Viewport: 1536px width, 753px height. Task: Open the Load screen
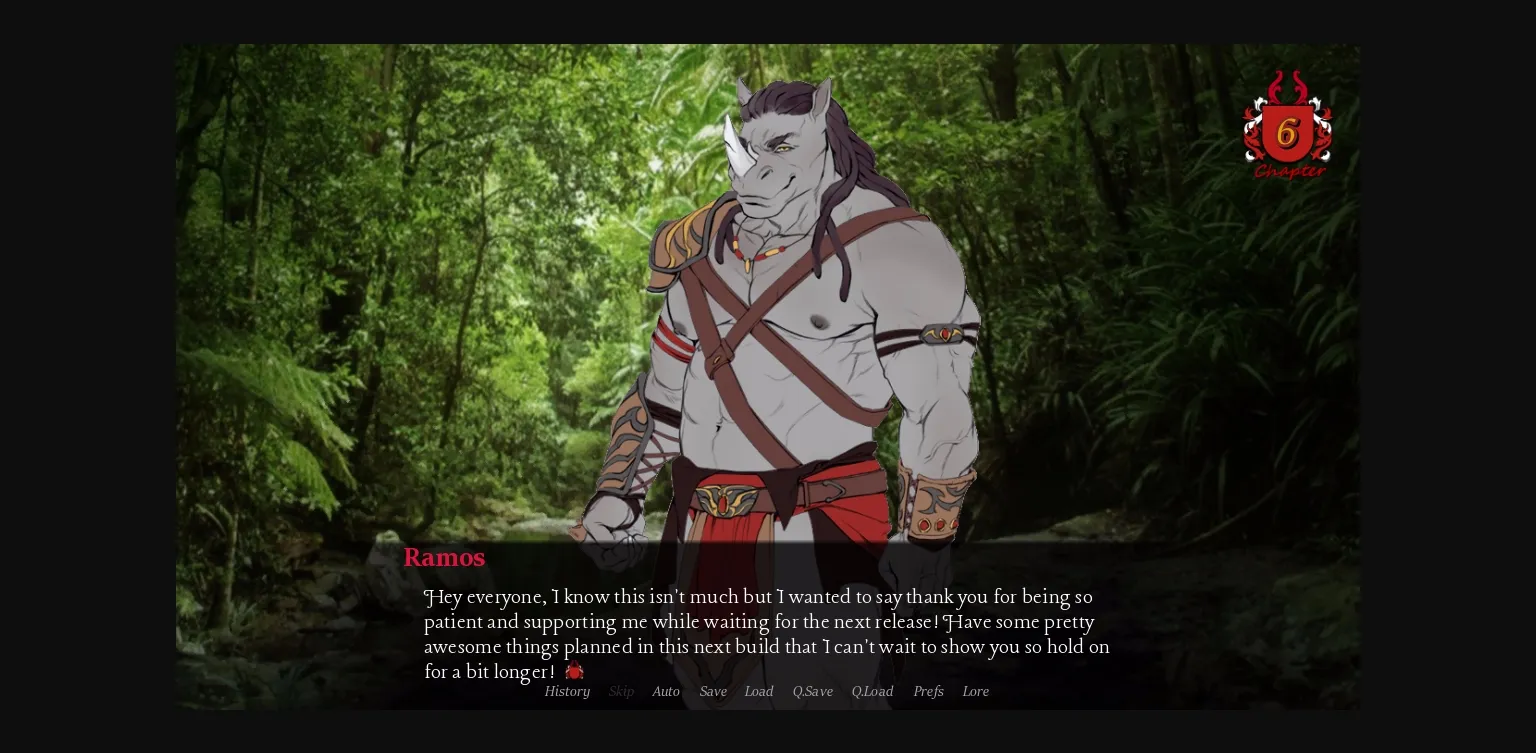tap(758, 691)
